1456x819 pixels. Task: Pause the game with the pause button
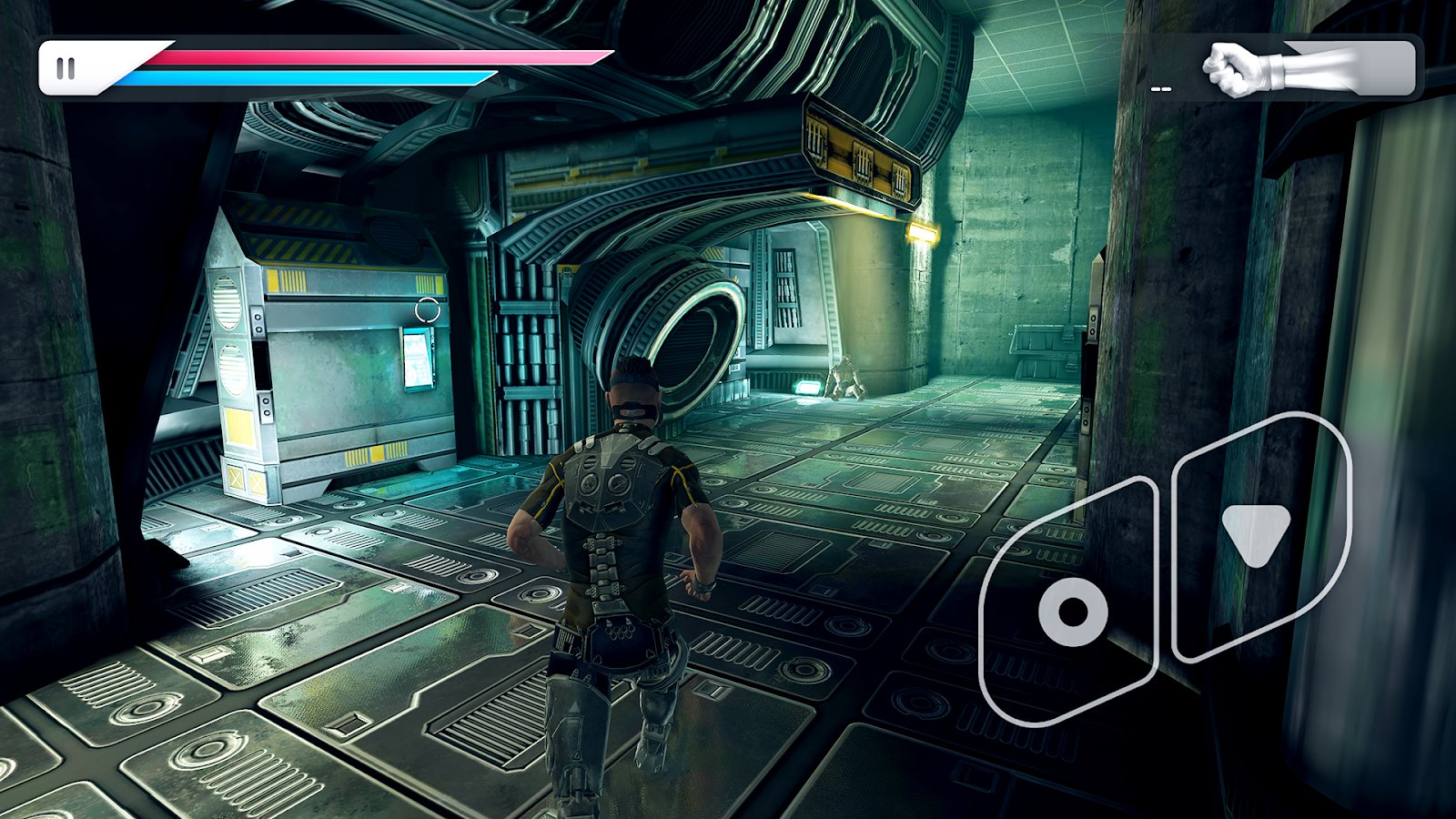66,68
